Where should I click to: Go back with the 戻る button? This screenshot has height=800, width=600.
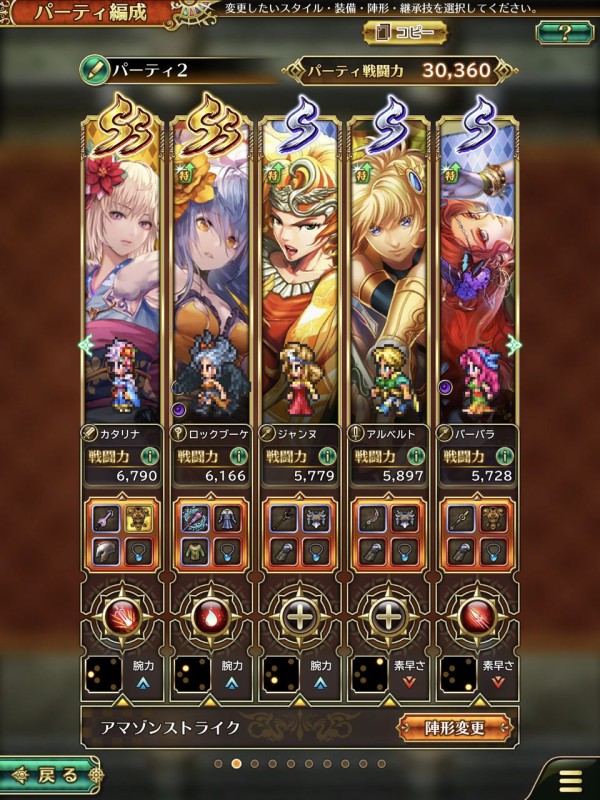point(50,774)
